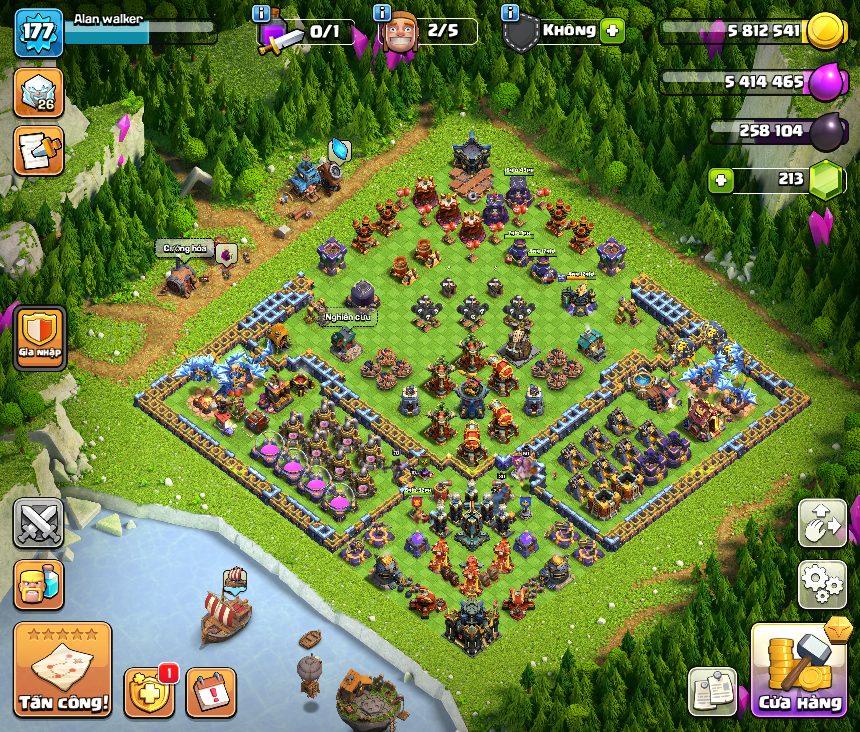Screen dimensions: 860x732
Task: Open the gold shield button with red notification
Action: 148,690
